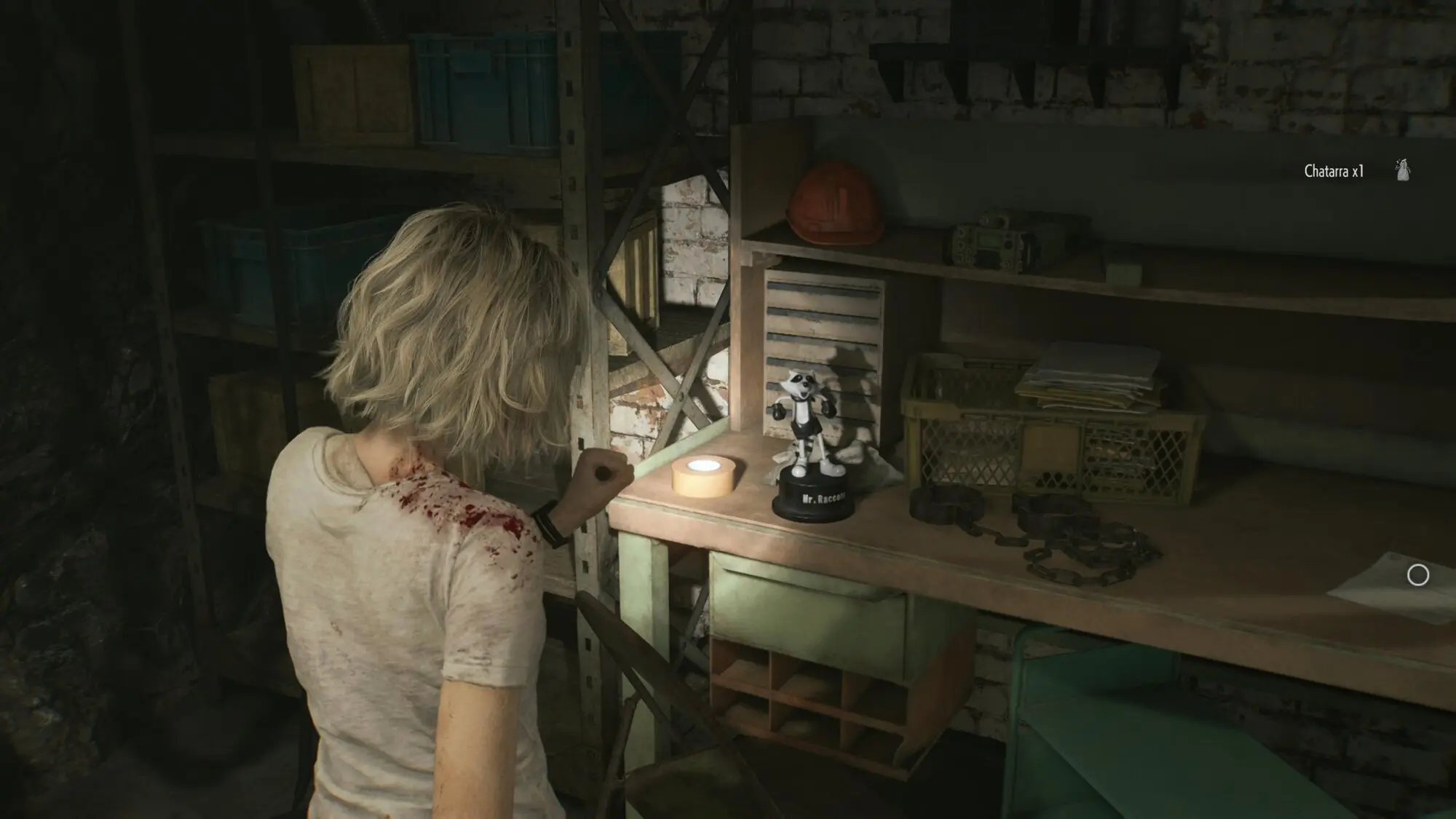Click the Chatarra scrap pickup icon
This screenshot has height=819, width=1456.
pos(1402,171)
